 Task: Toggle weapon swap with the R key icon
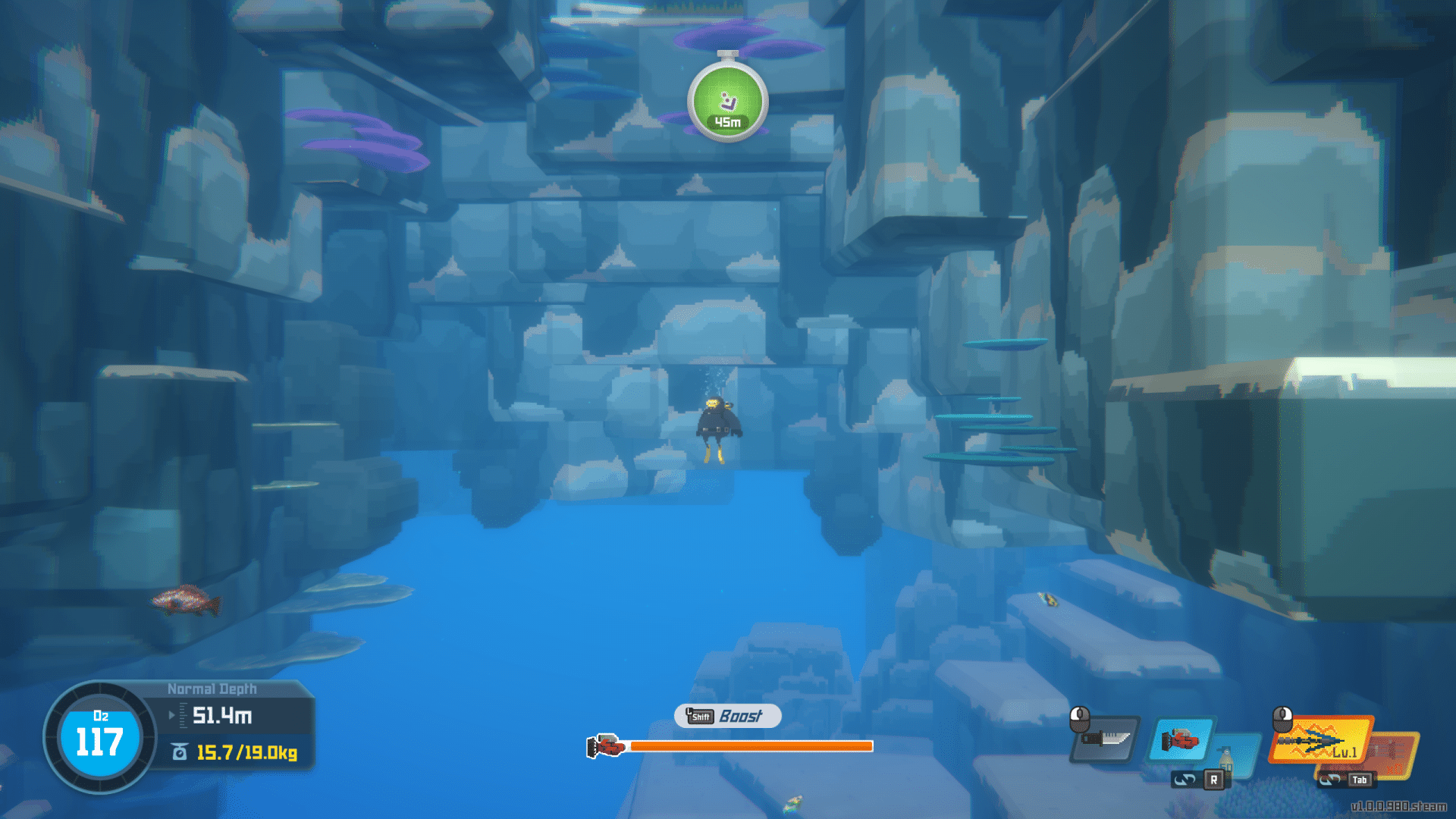coord(1213,780)
